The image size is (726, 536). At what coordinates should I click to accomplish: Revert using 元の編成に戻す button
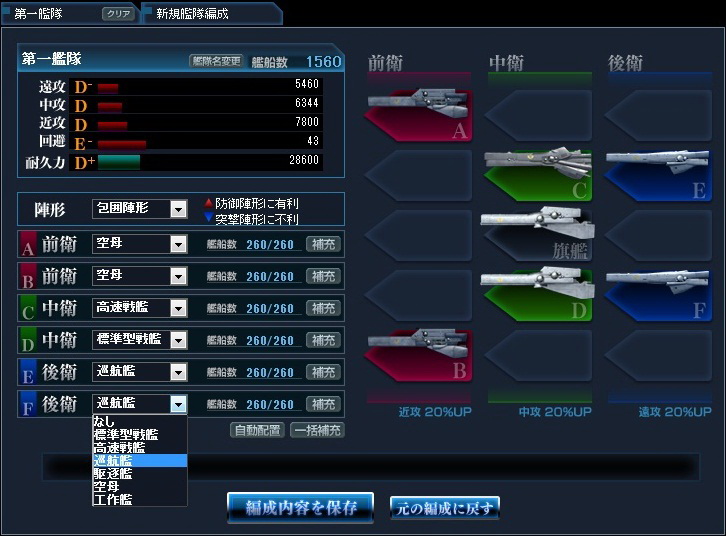tap(444, 508)
